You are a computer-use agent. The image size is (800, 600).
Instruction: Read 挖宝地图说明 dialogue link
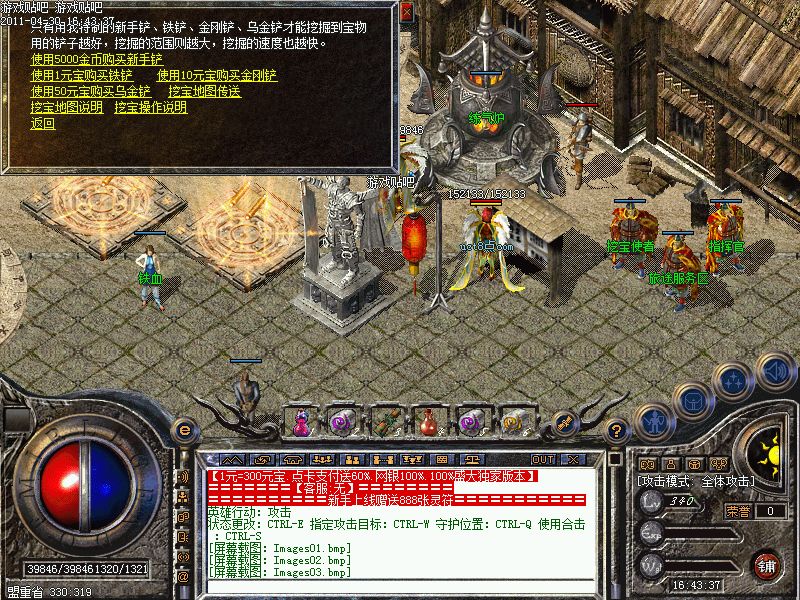point(66,107)
